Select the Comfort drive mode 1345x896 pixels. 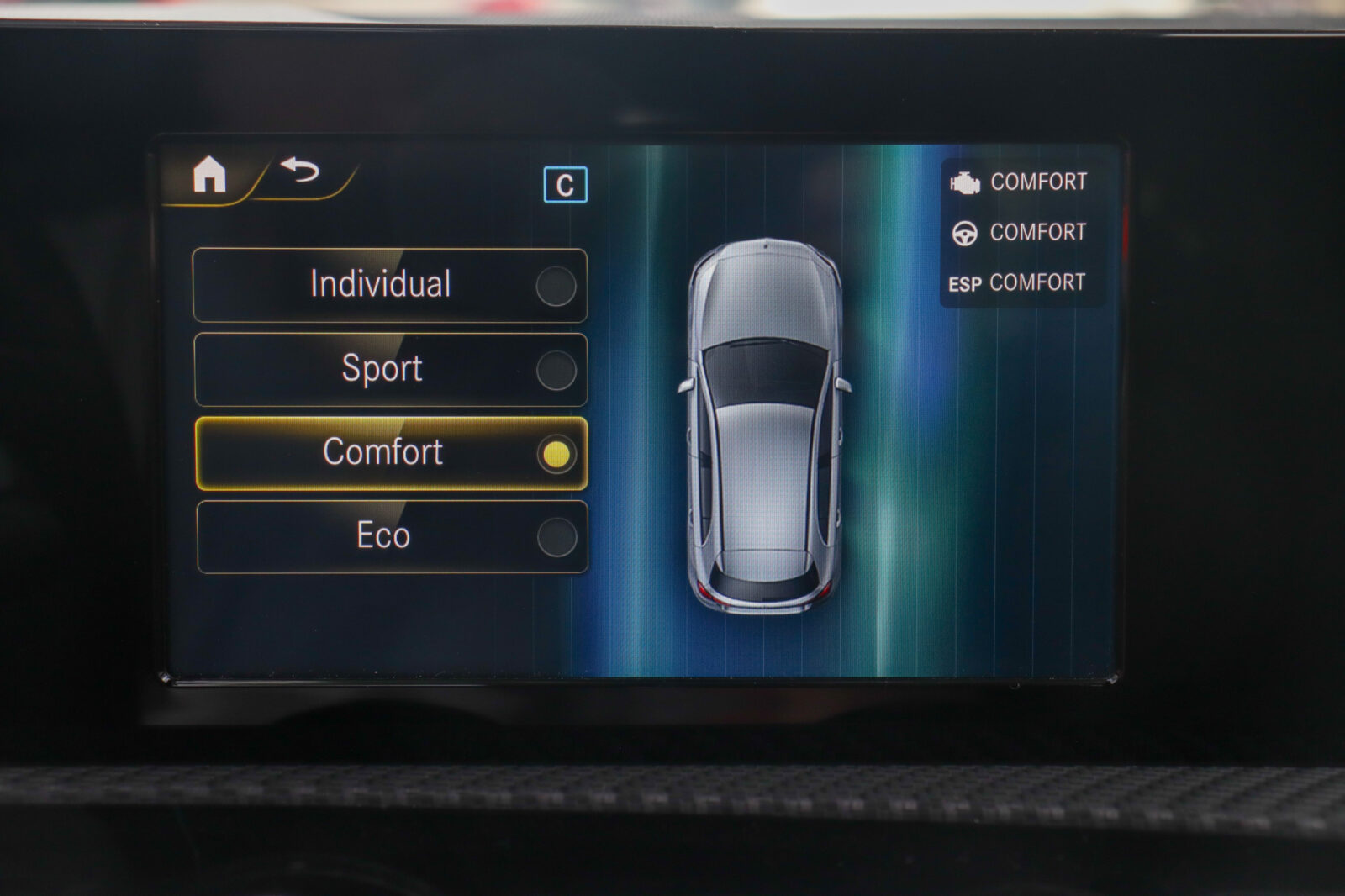pyautogui.click(x=391, y=453)
